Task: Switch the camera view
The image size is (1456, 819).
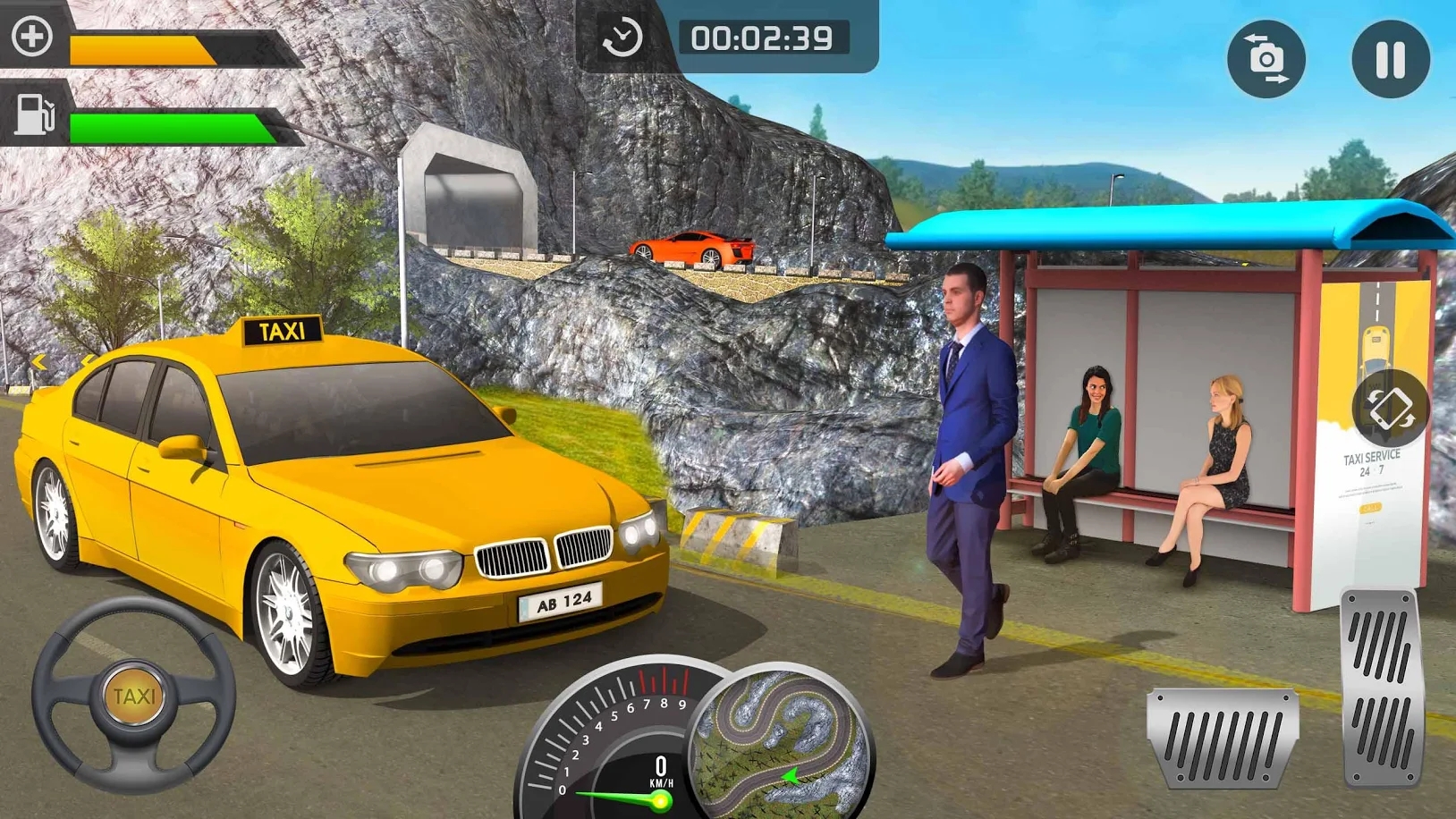Action: coord(1266,60)
